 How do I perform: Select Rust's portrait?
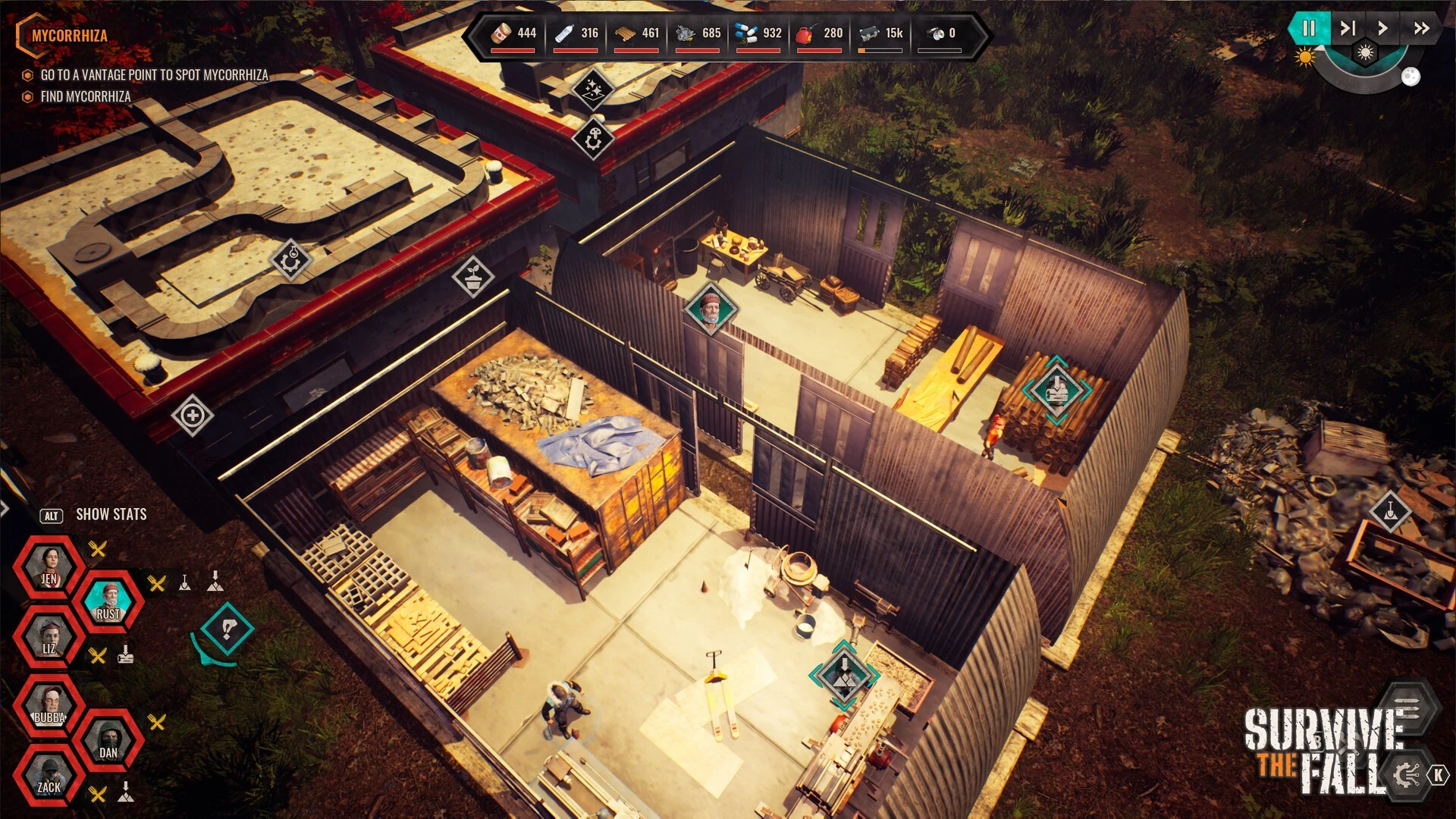point(108,602)
